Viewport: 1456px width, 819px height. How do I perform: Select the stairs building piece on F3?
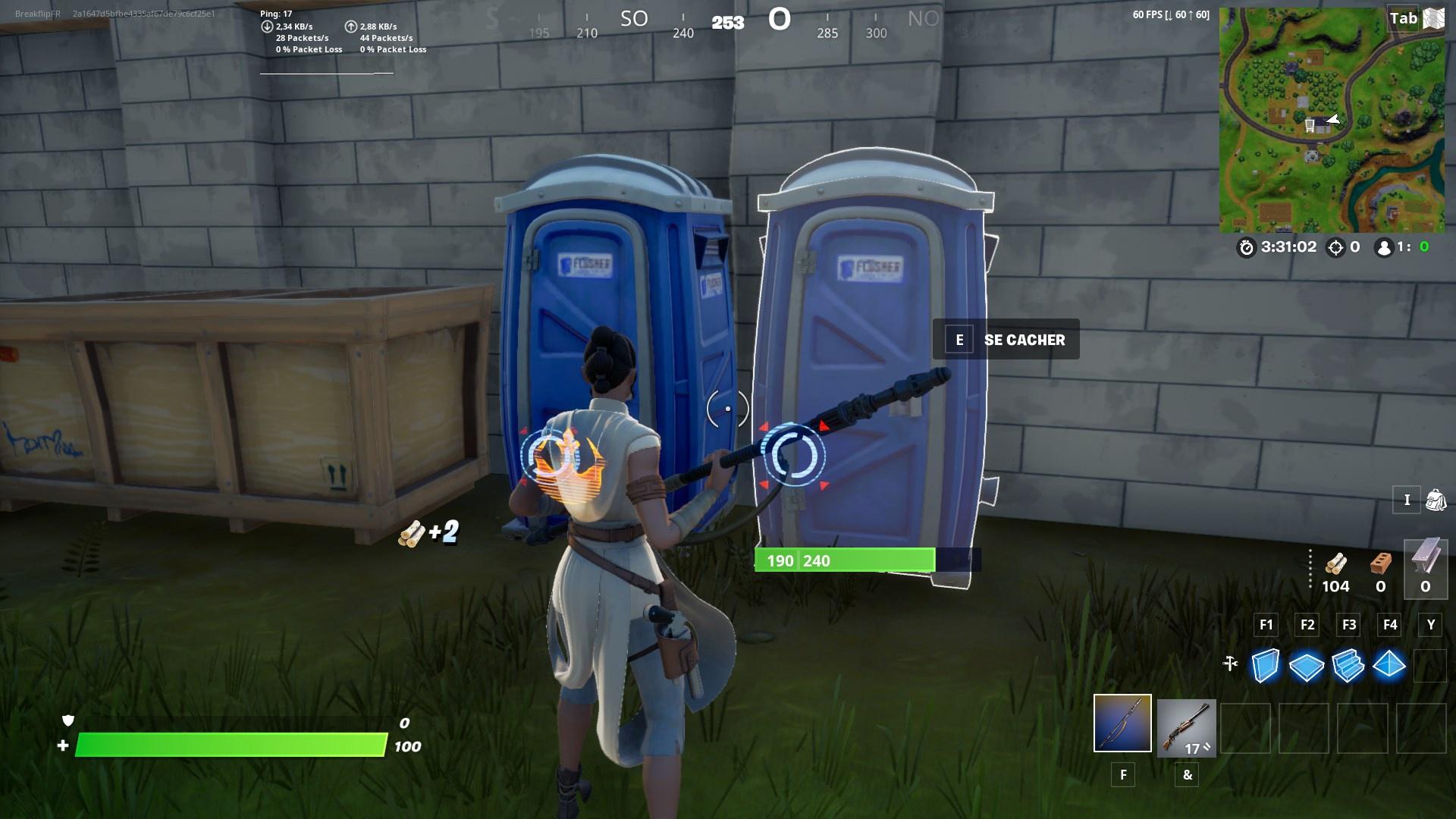pyautogui.click(x=1348, y=667)
